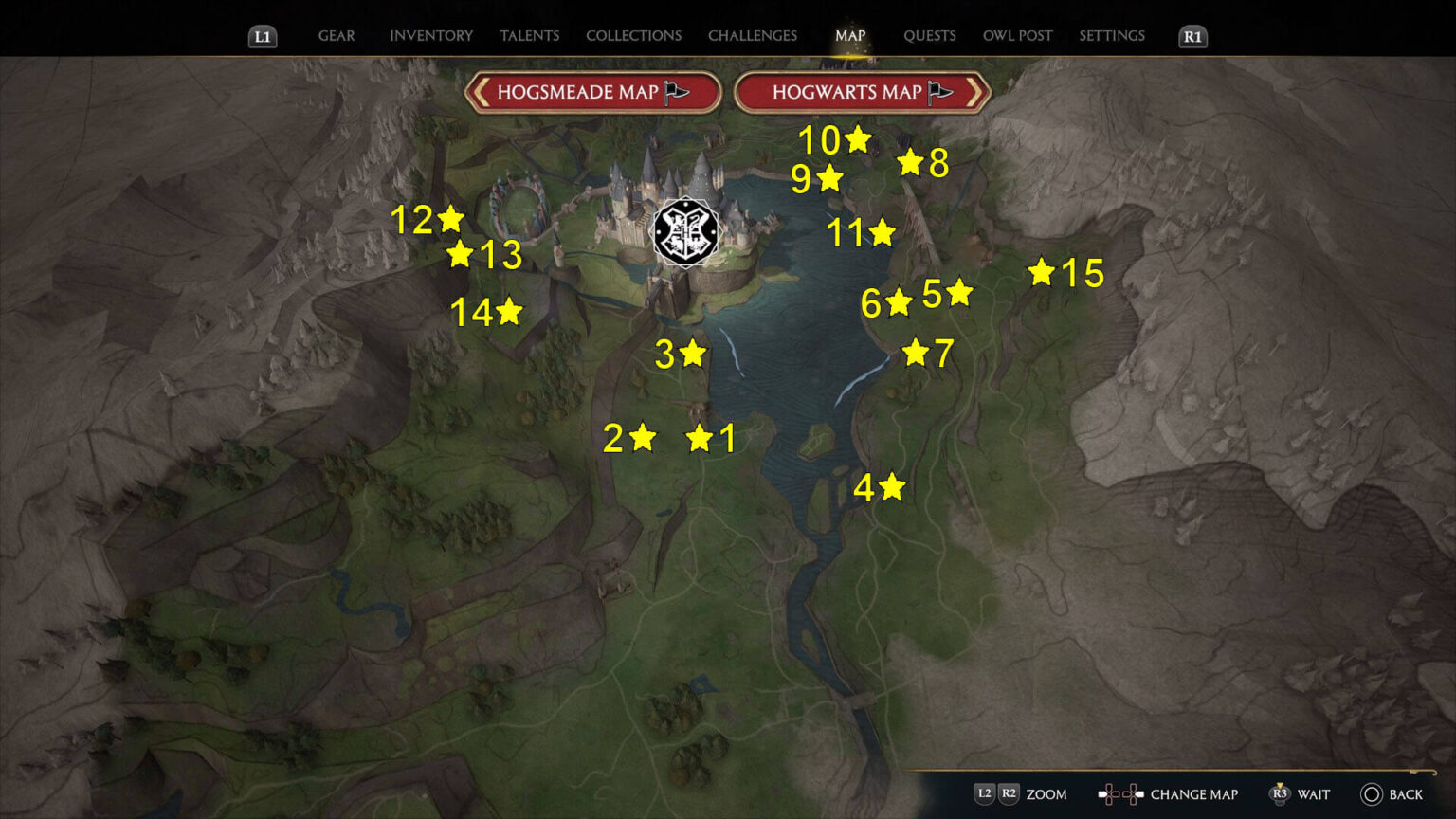Click the circle icon next to Back
This screenshot has height=819, width=1456.
[x=1370, y=794]
